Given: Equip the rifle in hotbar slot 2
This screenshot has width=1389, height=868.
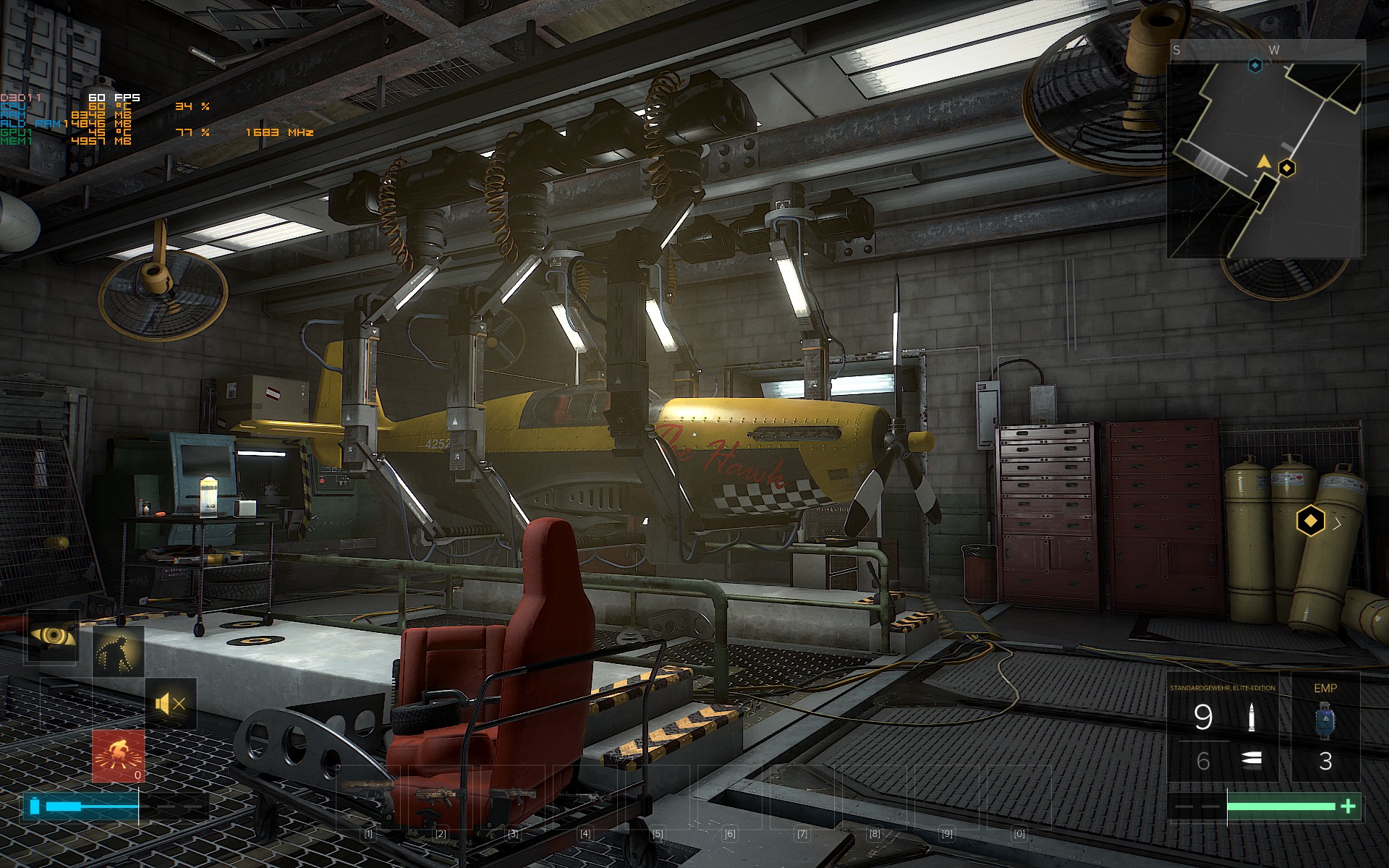Looking at the screenshot, I should pyautogui.click(x=441, y=796).
